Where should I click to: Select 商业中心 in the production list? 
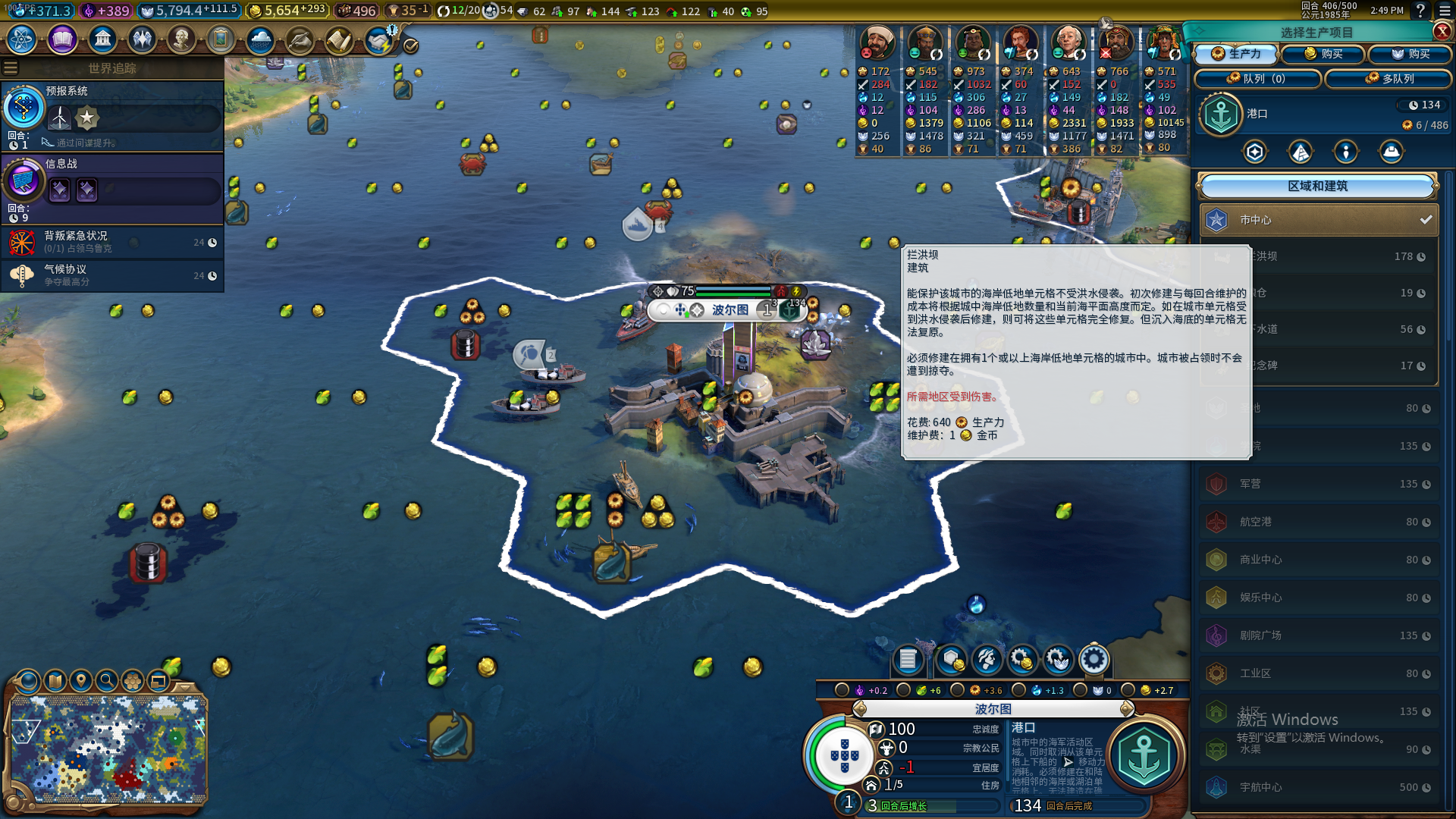(x=1319, y=560)
